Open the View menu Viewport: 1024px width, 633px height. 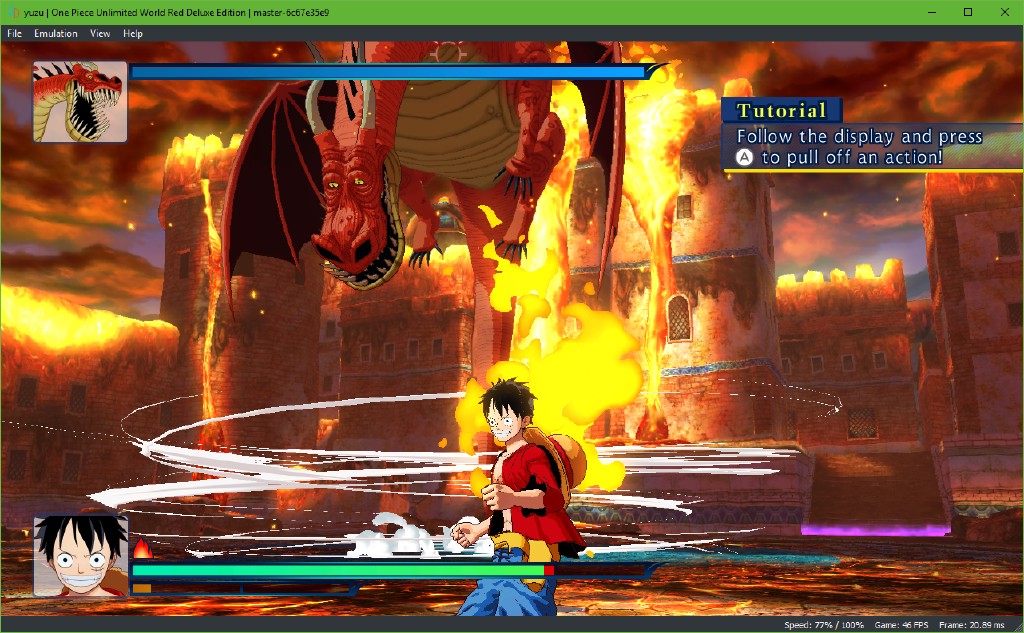[100, 33]
